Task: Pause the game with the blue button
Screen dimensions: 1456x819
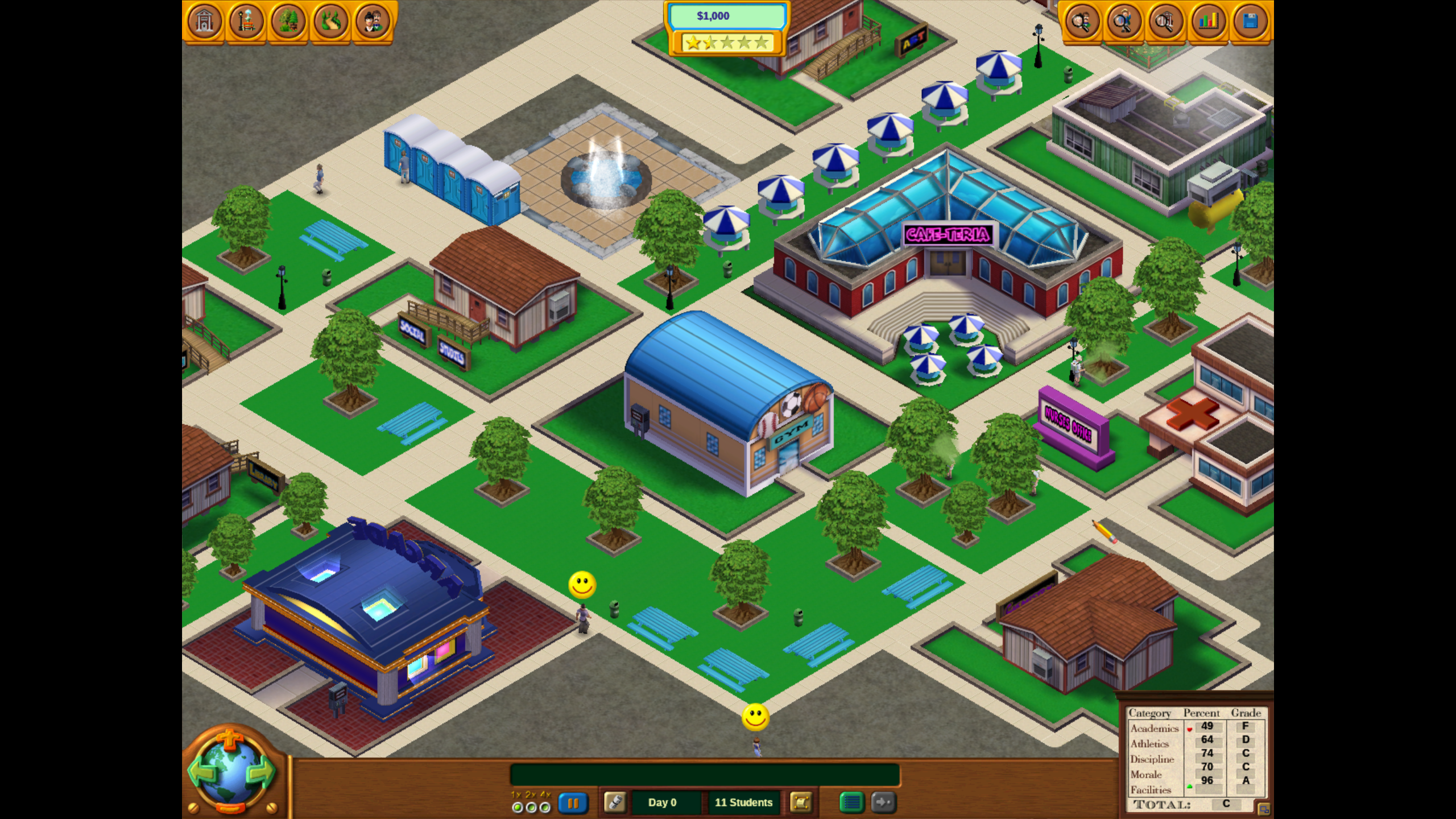Action: 573,803
